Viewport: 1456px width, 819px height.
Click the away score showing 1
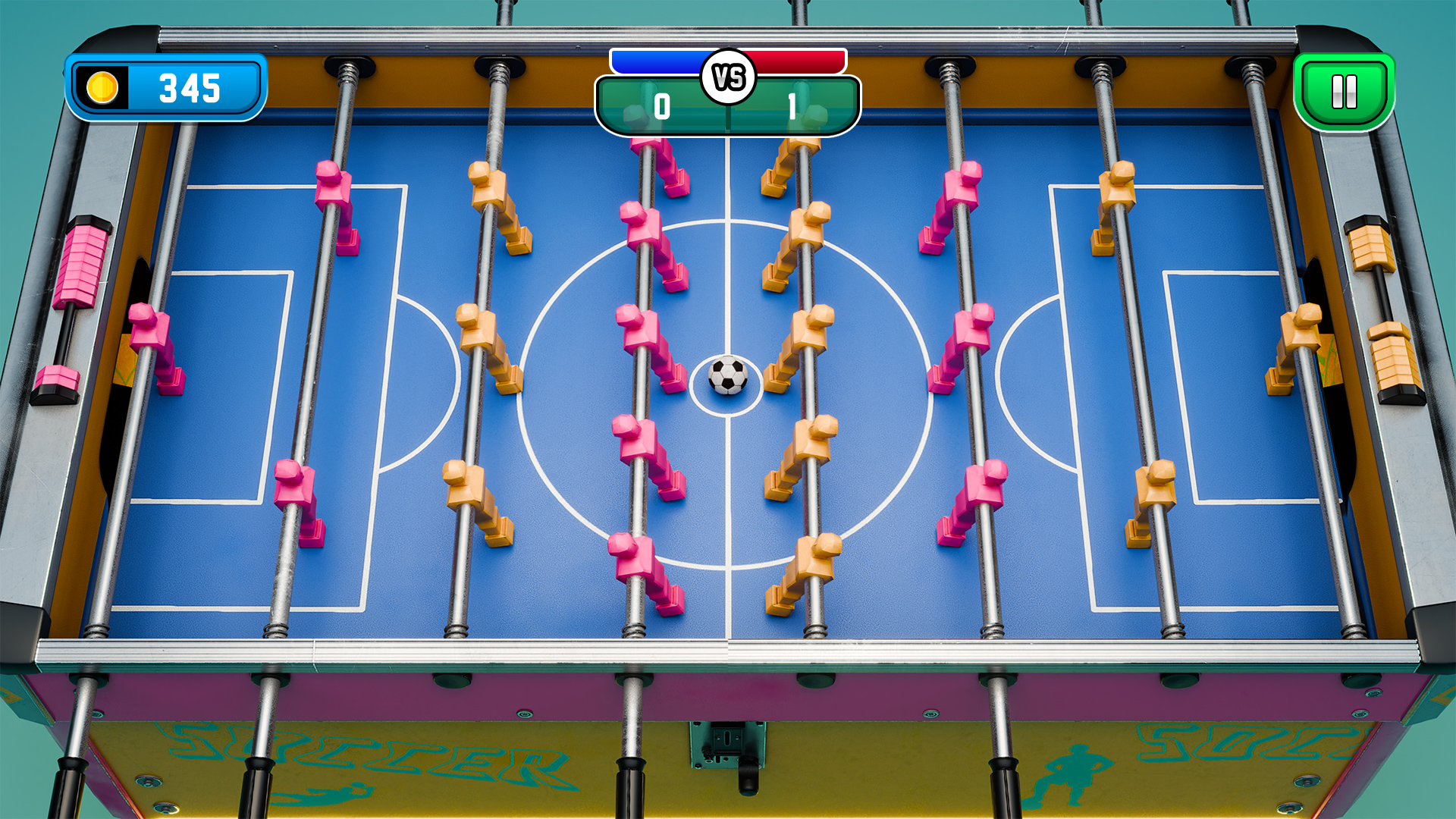[792, 106]
